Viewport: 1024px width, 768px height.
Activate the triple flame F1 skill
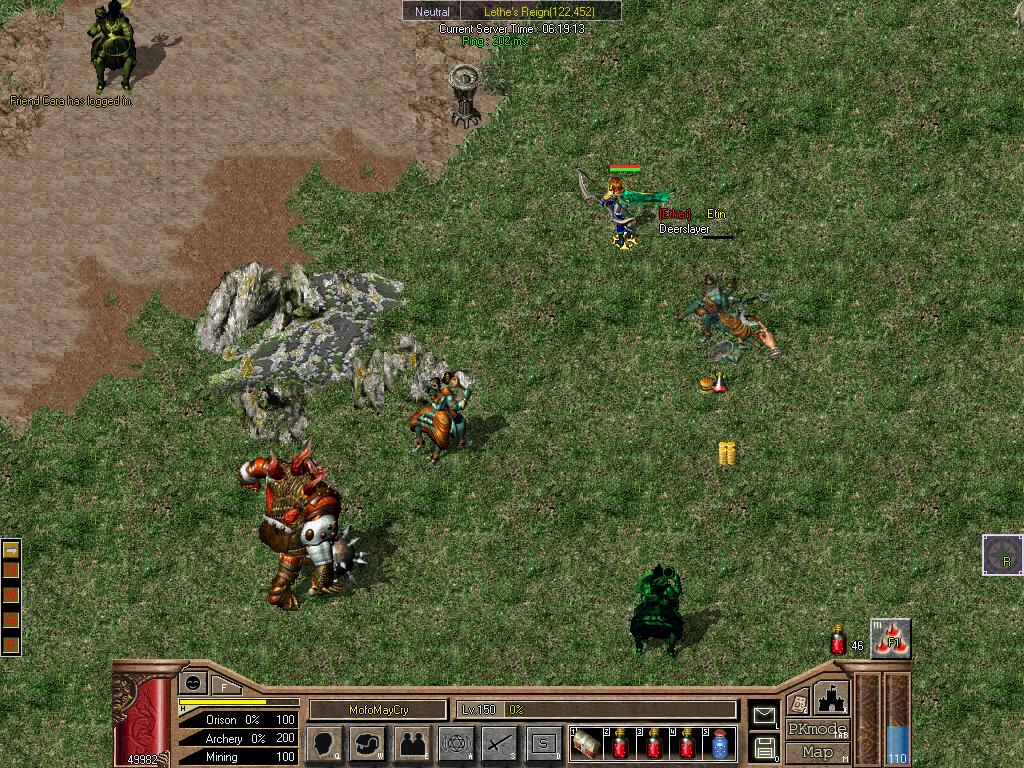pyautogui.click(x=891, y=639)
